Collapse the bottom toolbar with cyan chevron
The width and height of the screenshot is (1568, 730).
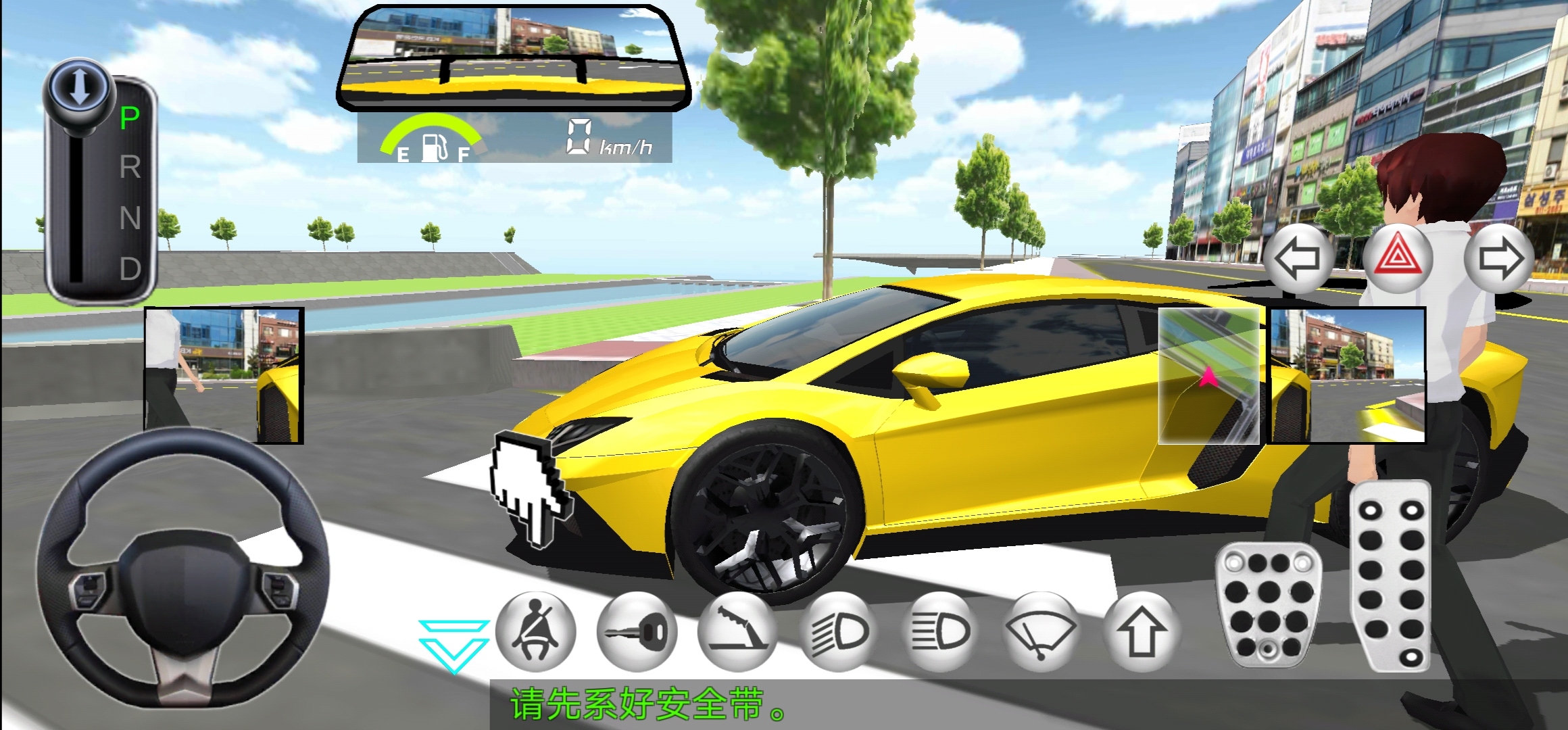454,646
